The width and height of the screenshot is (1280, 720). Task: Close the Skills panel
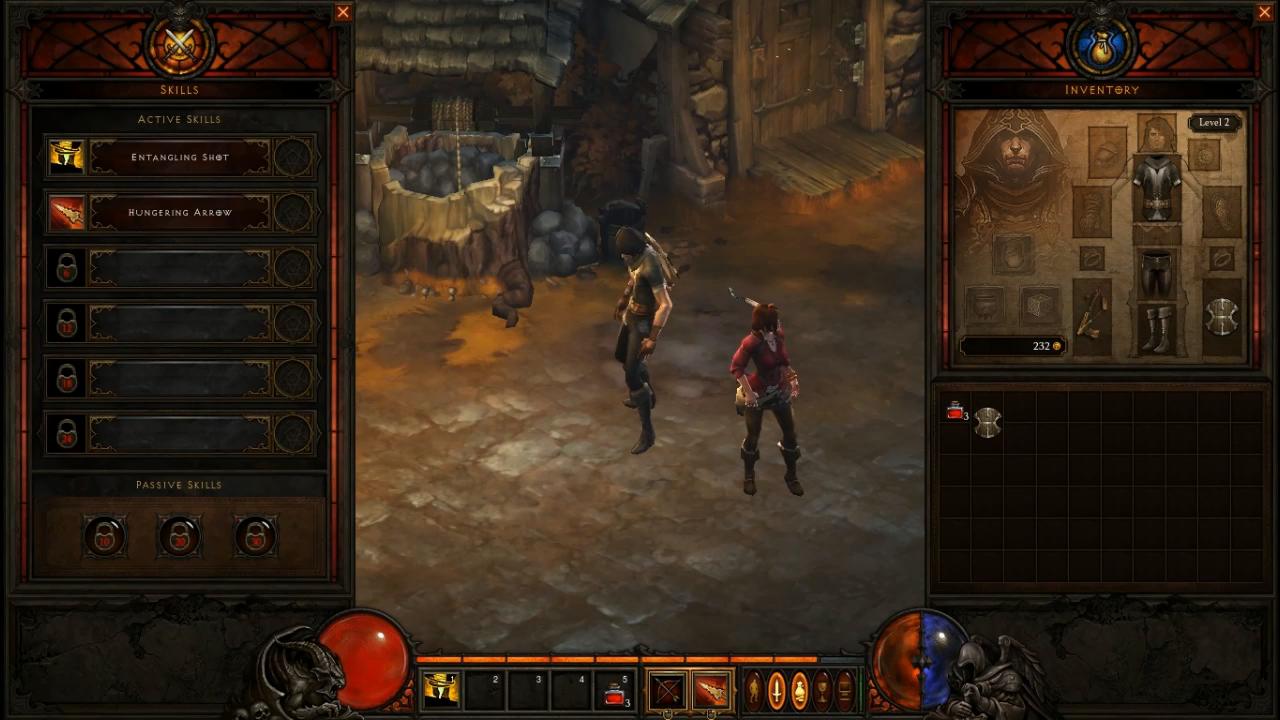pos(343,12)
